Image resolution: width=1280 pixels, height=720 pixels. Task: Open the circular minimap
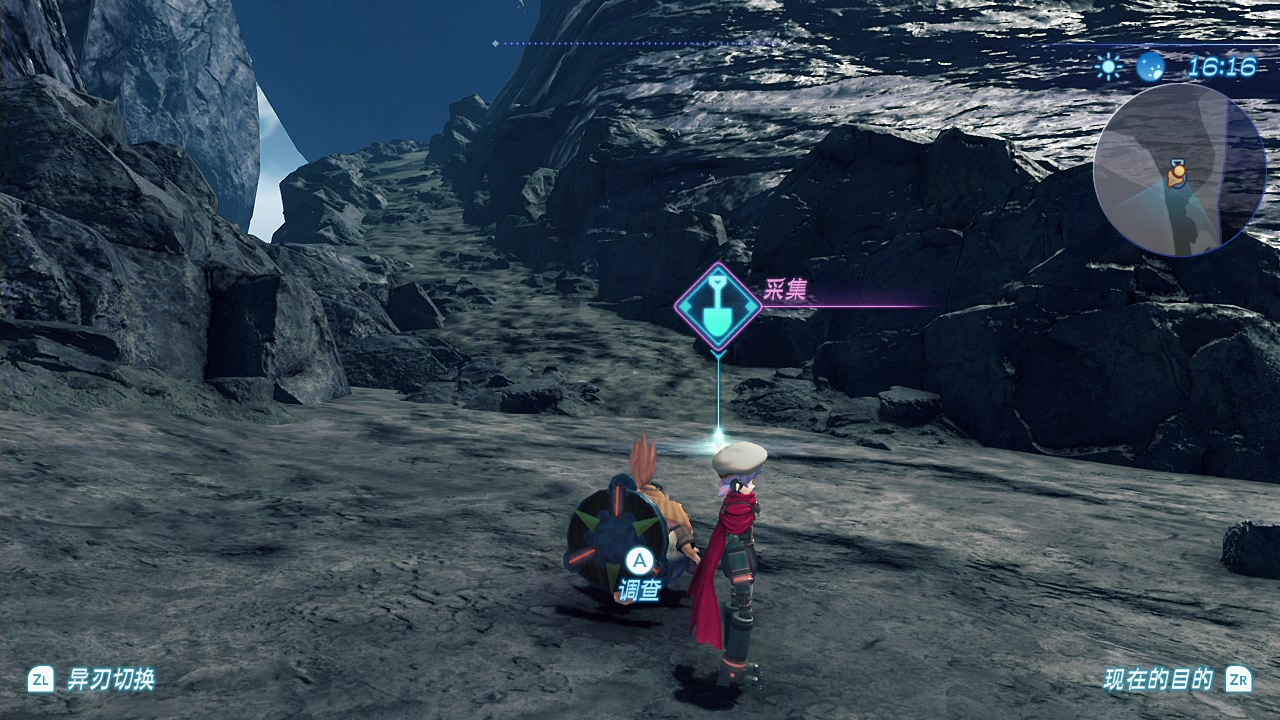(1179, 170)
